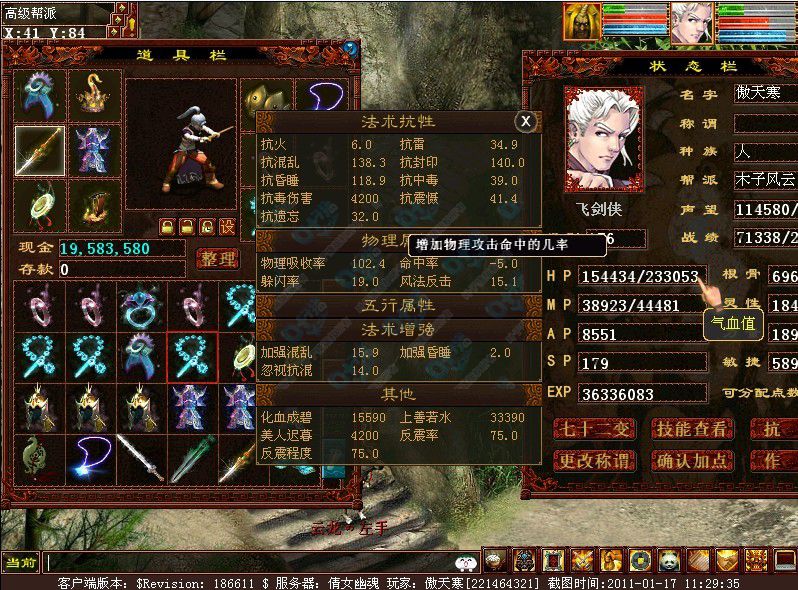Viewport: 798px width, 590px height.
Task: Select the equipped spear weapon slot
Action: pyautogui.click(x=39, y=151)
